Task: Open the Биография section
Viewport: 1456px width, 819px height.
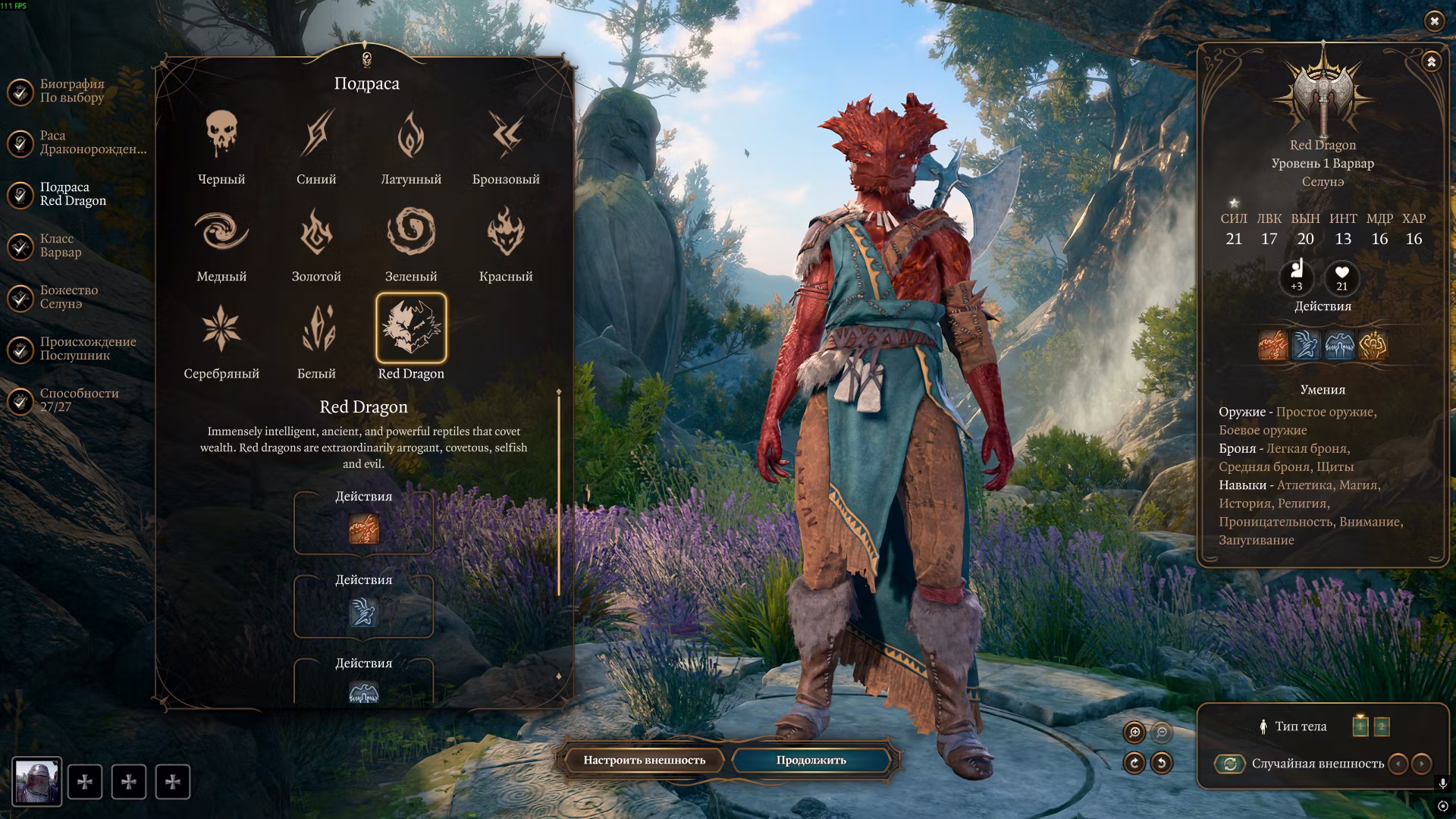Action: pos(72,91)
